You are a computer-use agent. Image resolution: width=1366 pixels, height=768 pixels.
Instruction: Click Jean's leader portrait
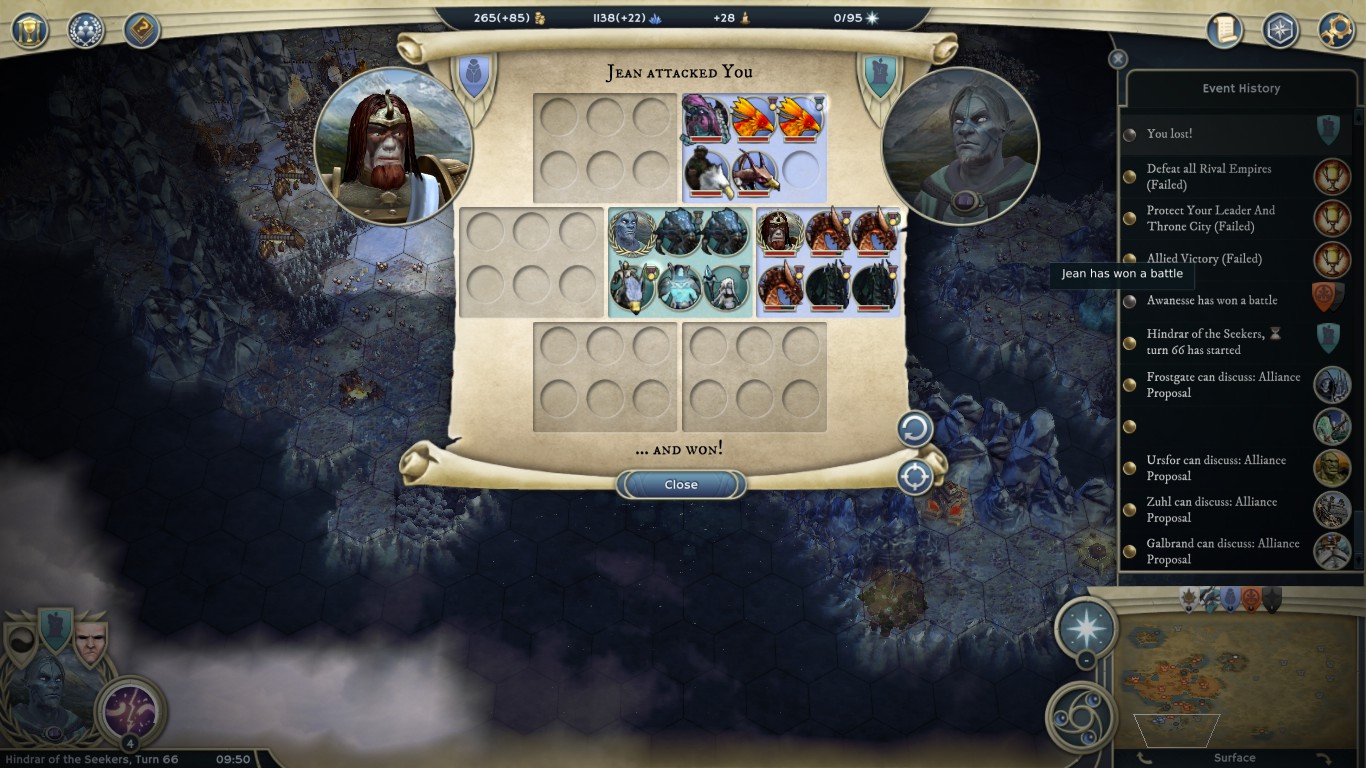(x=393, y=147)
